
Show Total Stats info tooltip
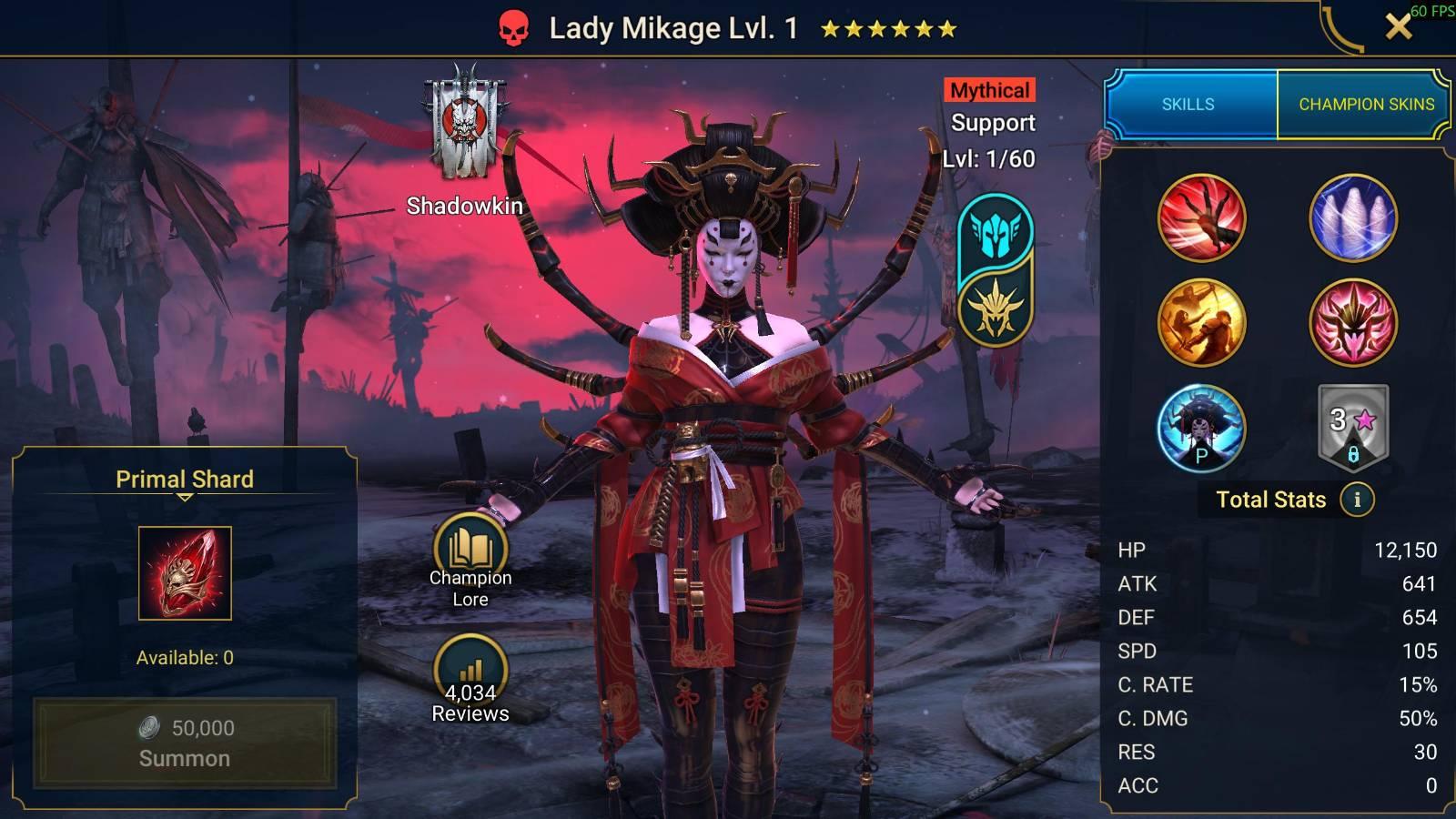click(1357, 500)
